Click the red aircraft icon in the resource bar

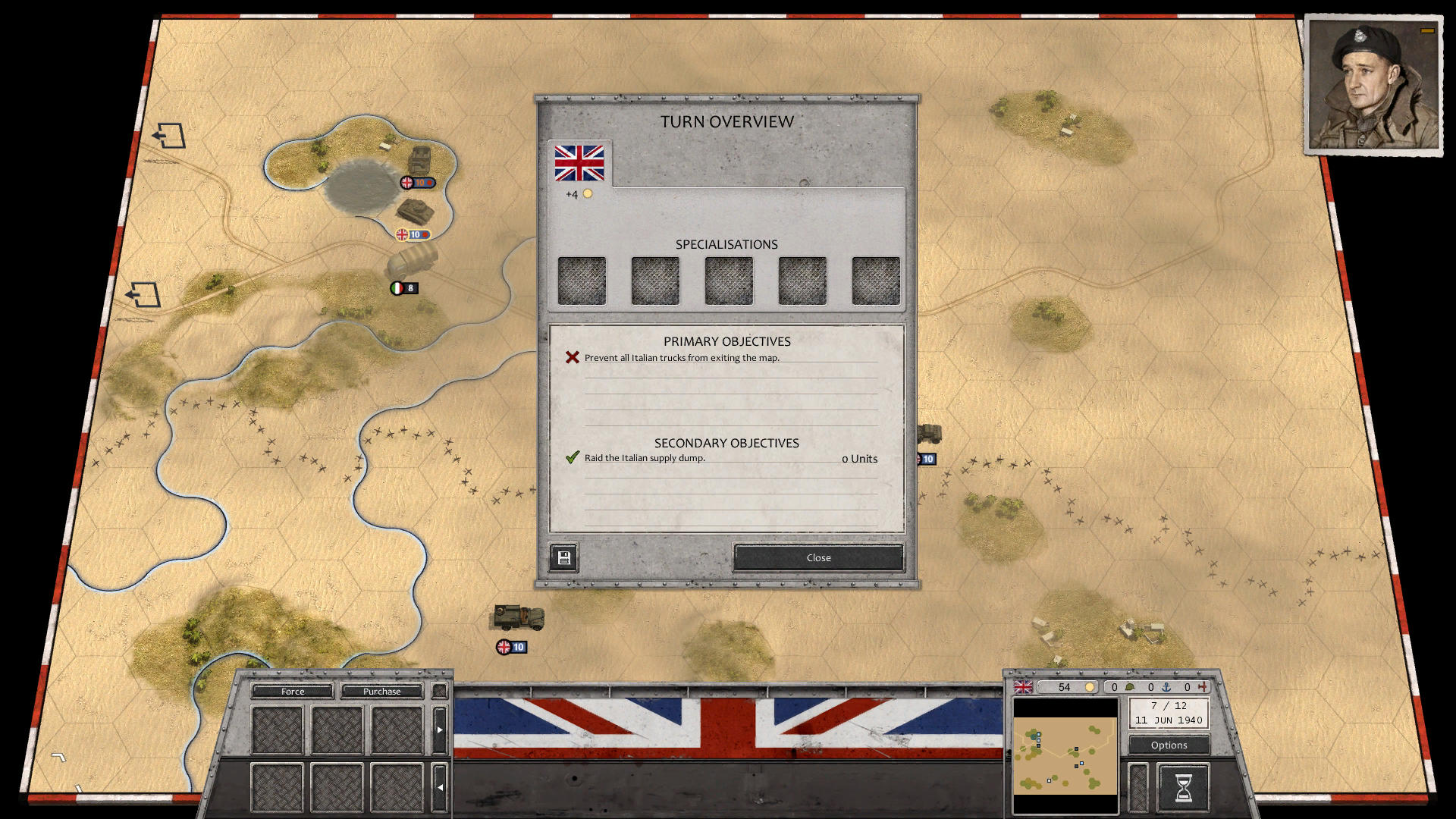tap(1201, 688)
